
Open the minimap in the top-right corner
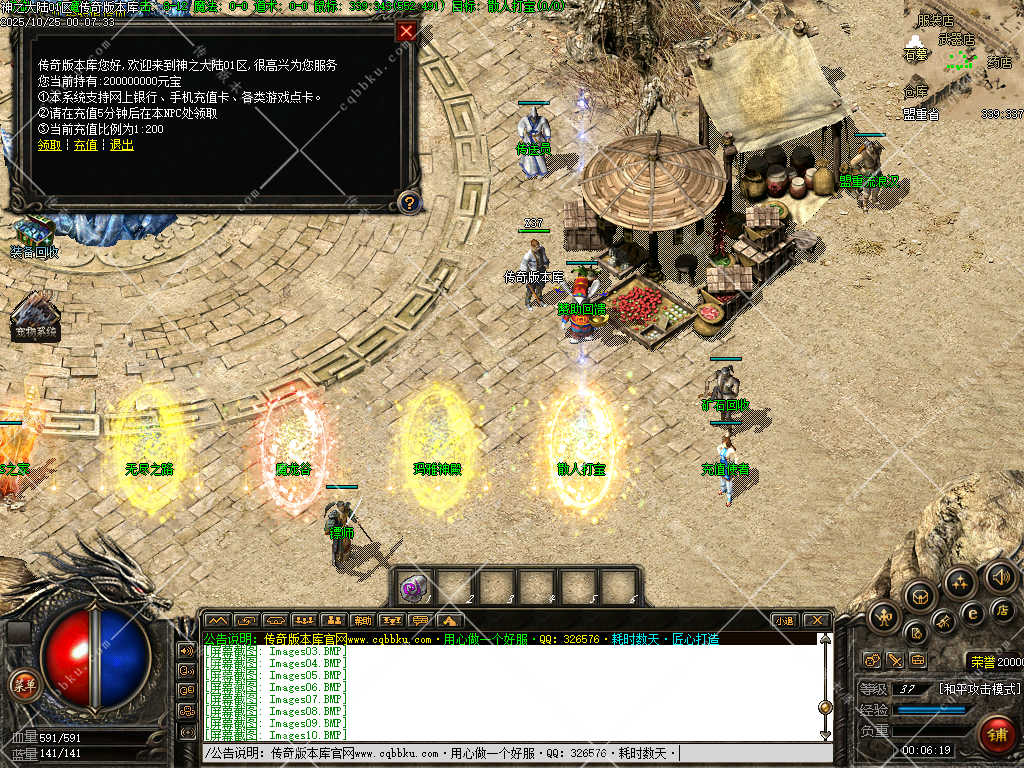[x=960, y=60]
